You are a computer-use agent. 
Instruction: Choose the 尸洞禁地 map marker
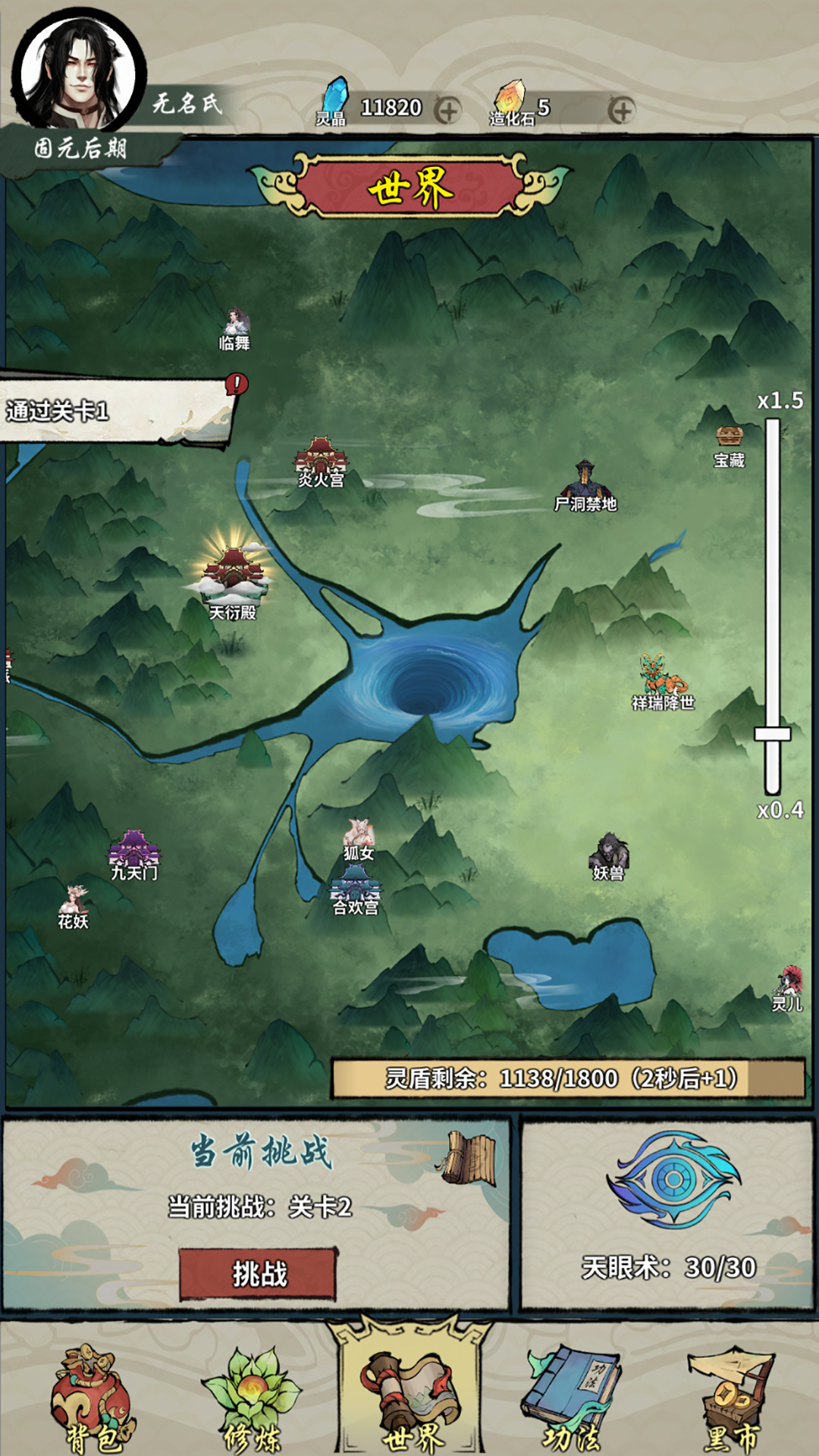585,485
